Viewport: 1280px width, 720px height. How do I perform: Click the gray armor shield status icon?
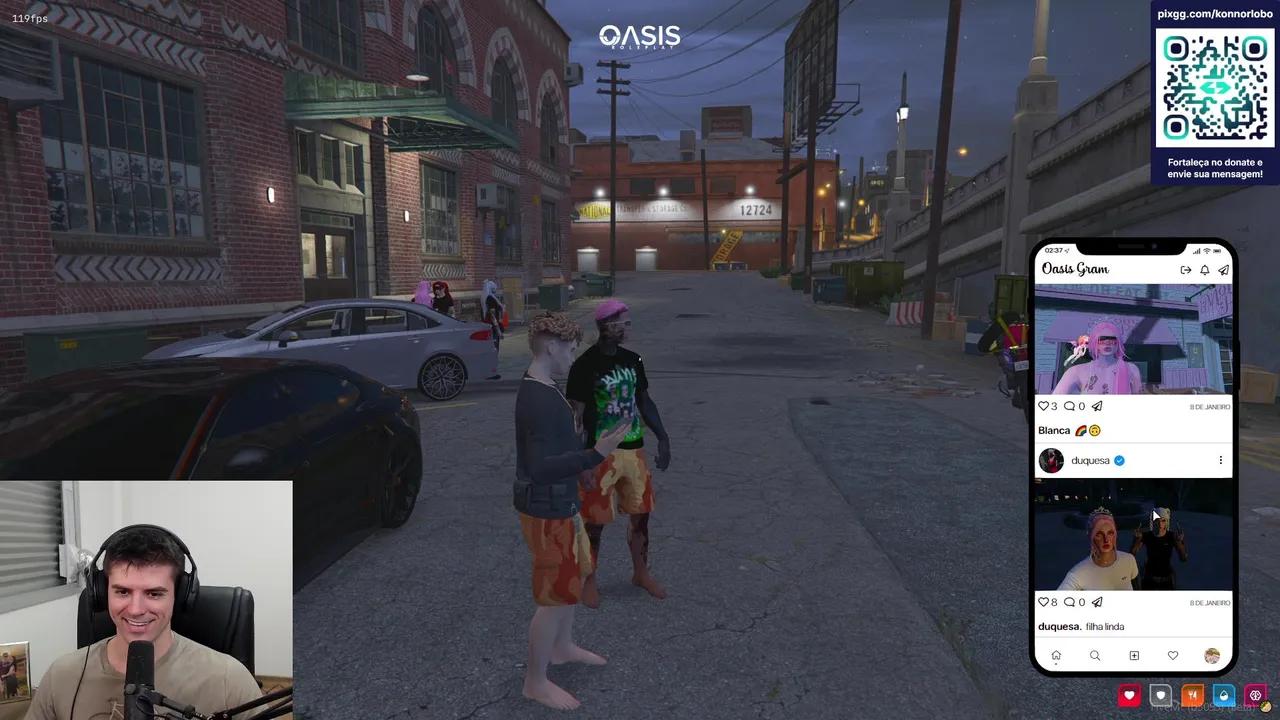click(x=1160, y=694)
